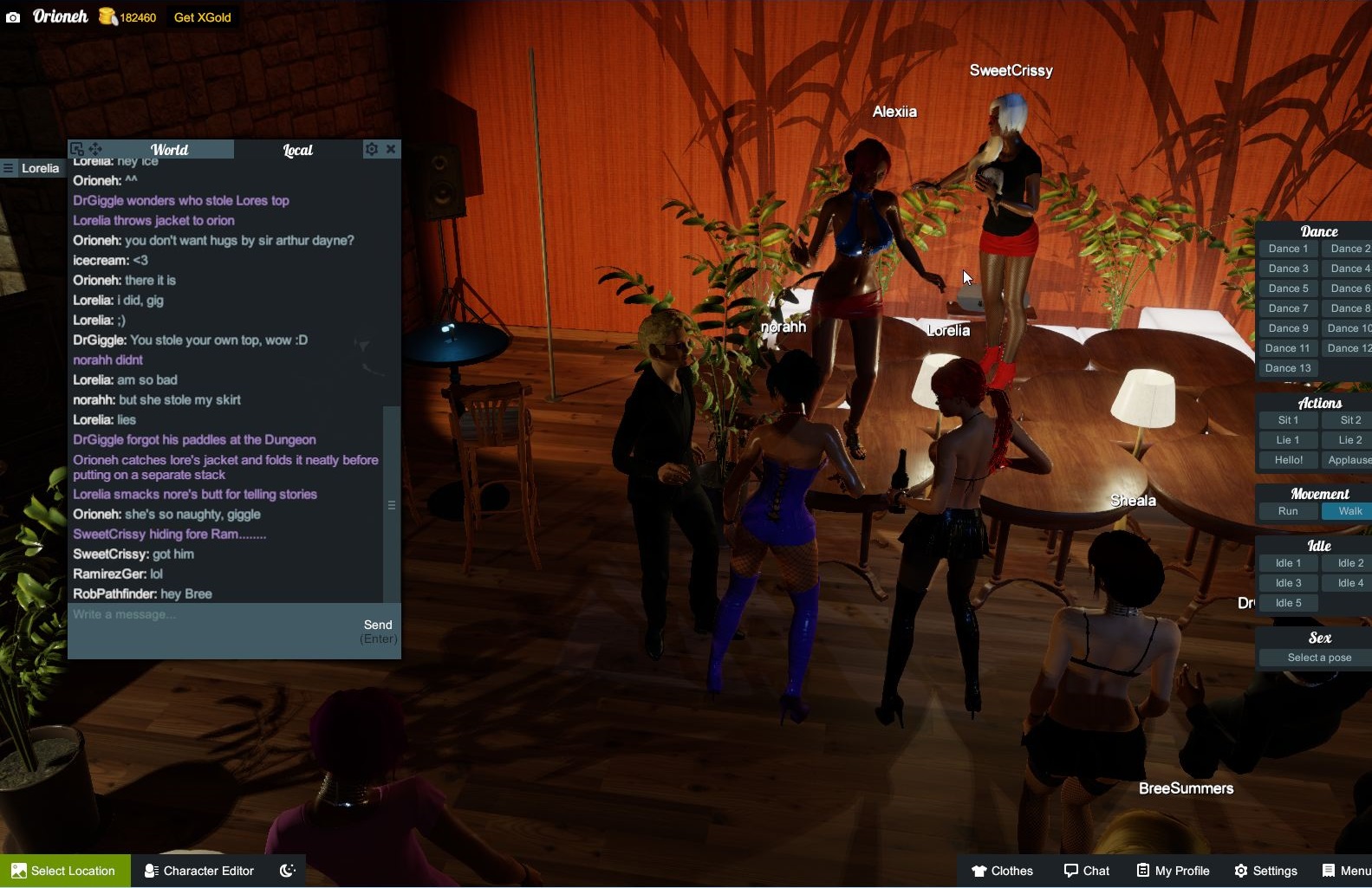This screenshot has width=1372, height=888.
Task: Toggle the moon night mode icon
Action: click(288, 871)
